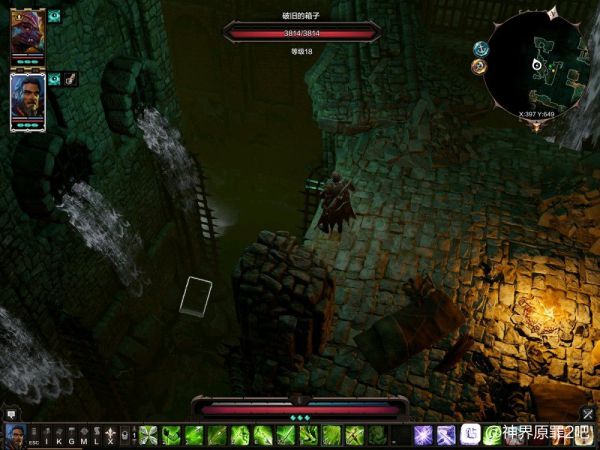Click the blue anchor waypoint button
600x450 pixels.
point(480,48)
